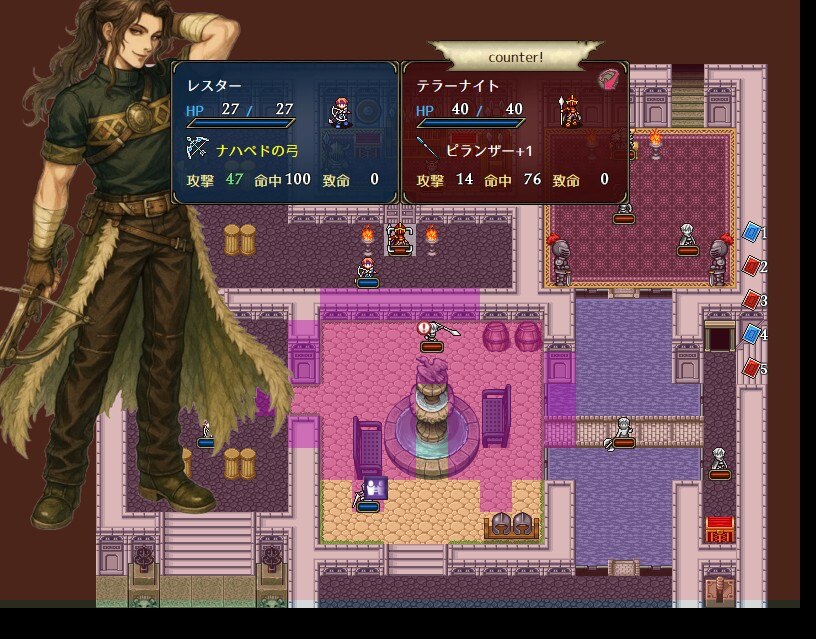Pick the blue card numbered 4
This screenshot has width=816, height=639.
click(x=752, y=334)
